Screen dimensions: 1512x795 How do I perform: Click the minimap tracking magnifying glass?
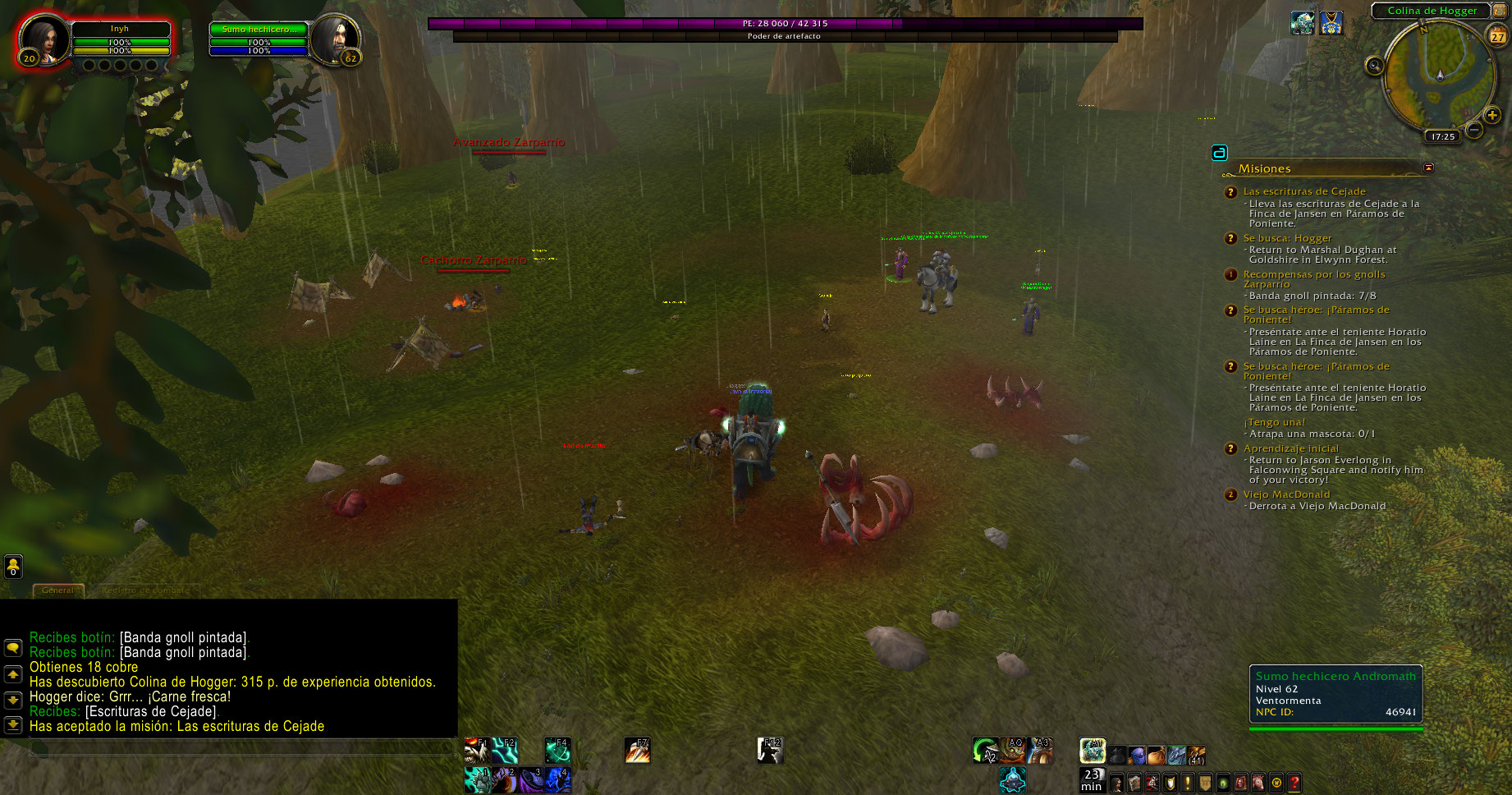tap(1374, 66)
